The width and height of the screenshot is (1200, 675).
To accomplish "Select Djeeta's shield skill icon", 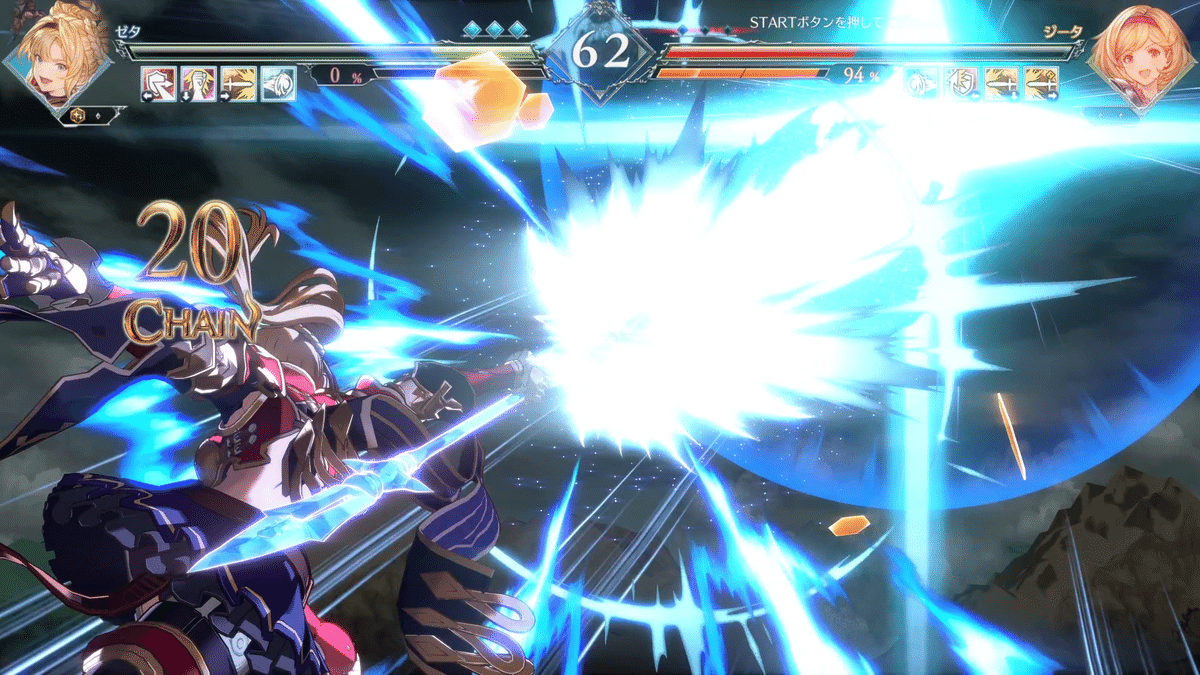I will pyautogui.click(x=962, y=83).
